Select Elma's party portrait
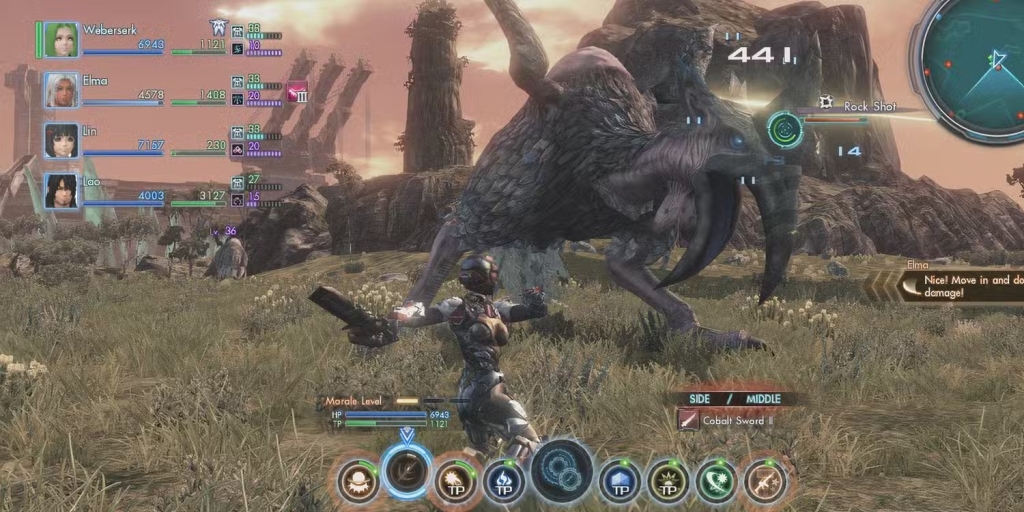This screenshot has width=1024, height=512. [x=61, y=90]
